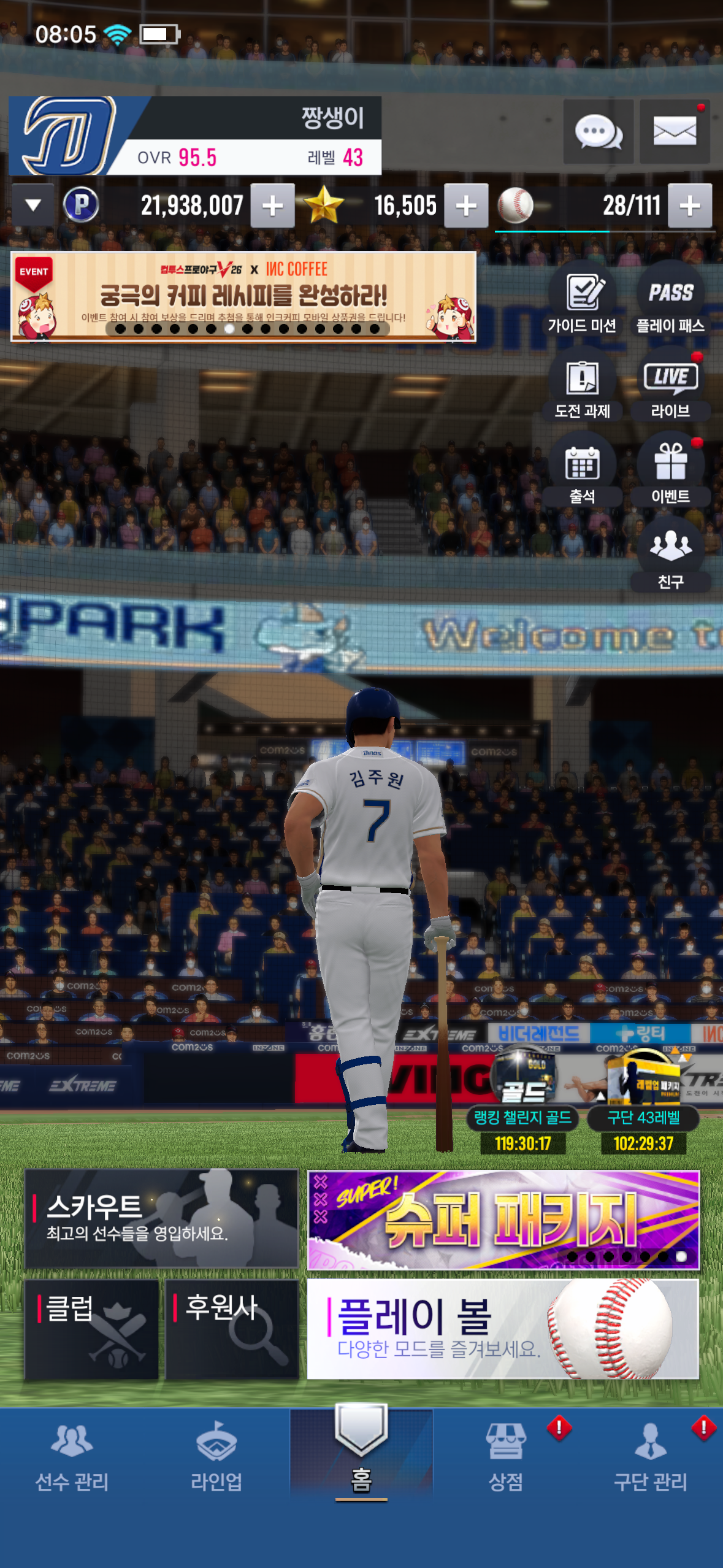Open the 스카우트 scout menu
The width and height of the screenshot is (723, 1568).
161,1218
